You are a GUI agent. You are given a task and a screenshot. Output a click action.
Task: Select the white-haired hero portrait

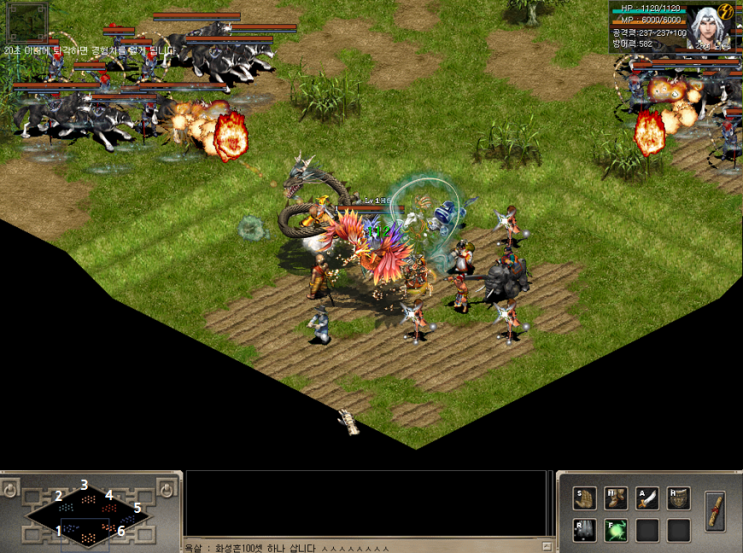[x=706, y=26]
